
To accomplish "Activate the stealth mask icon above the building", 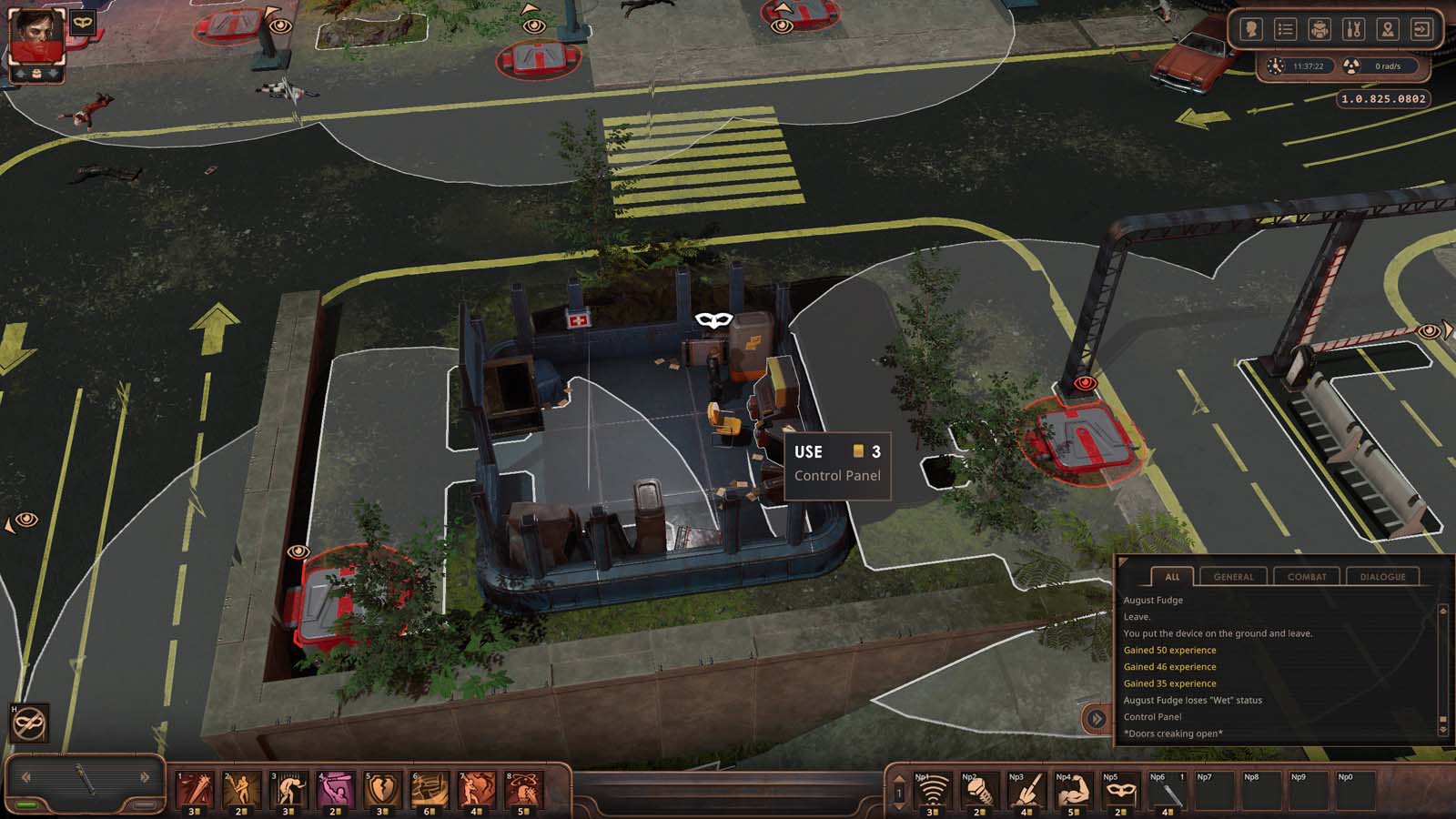I will [716, 319].
